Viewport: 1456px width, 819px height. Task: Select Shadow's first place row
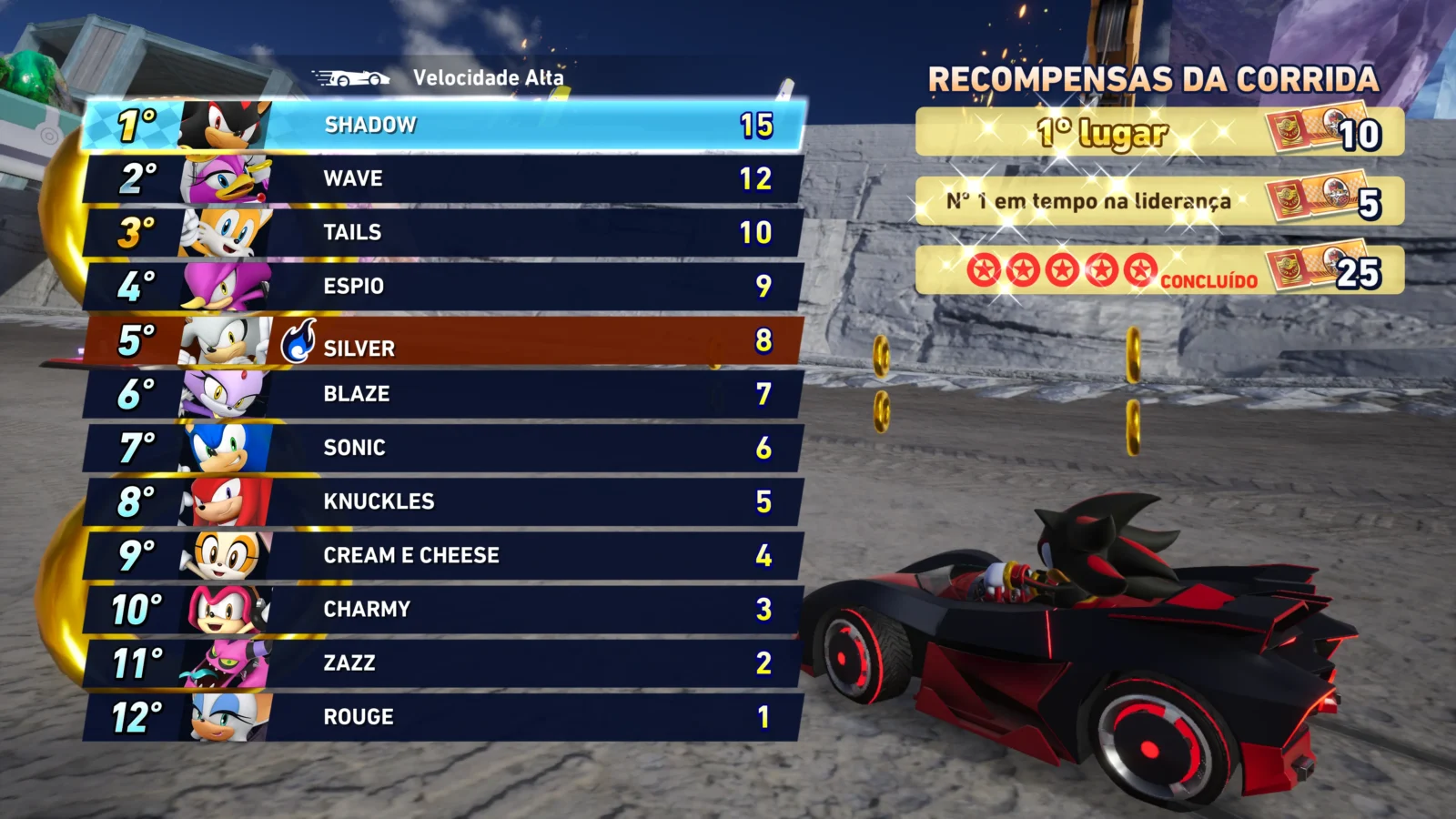[444, 125]
